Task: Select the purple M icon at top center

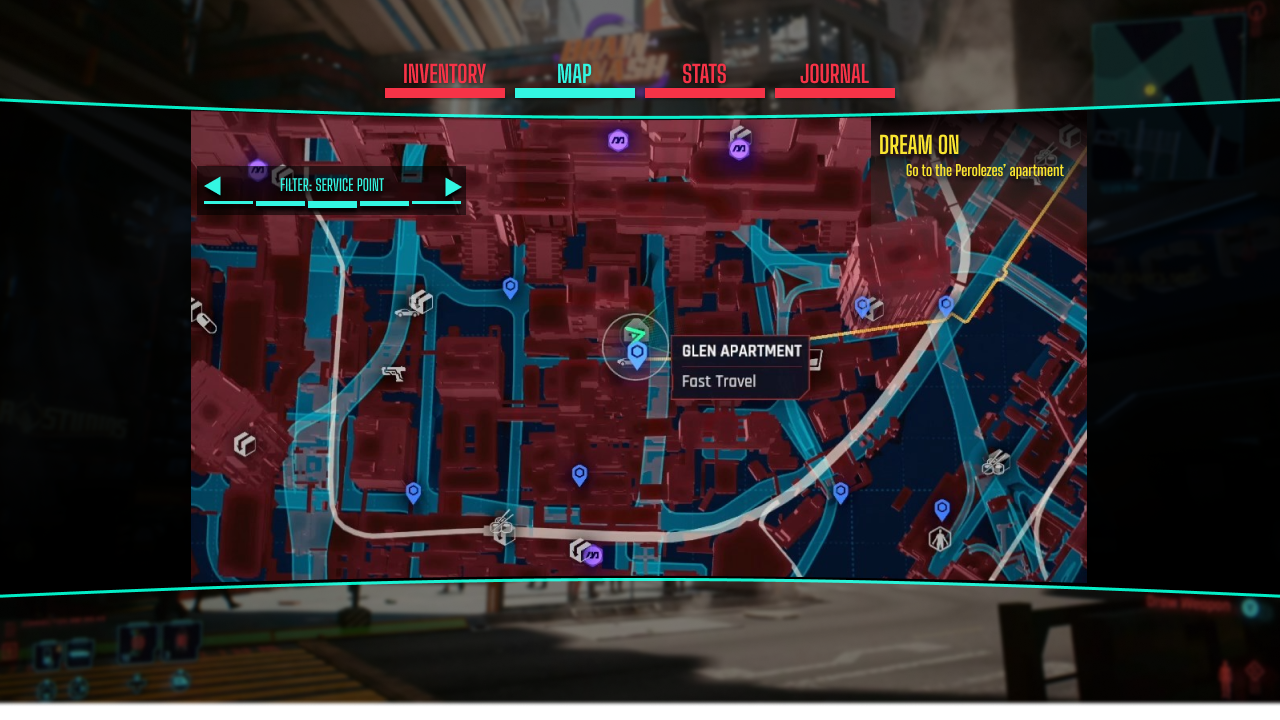Action: (617, 140)
